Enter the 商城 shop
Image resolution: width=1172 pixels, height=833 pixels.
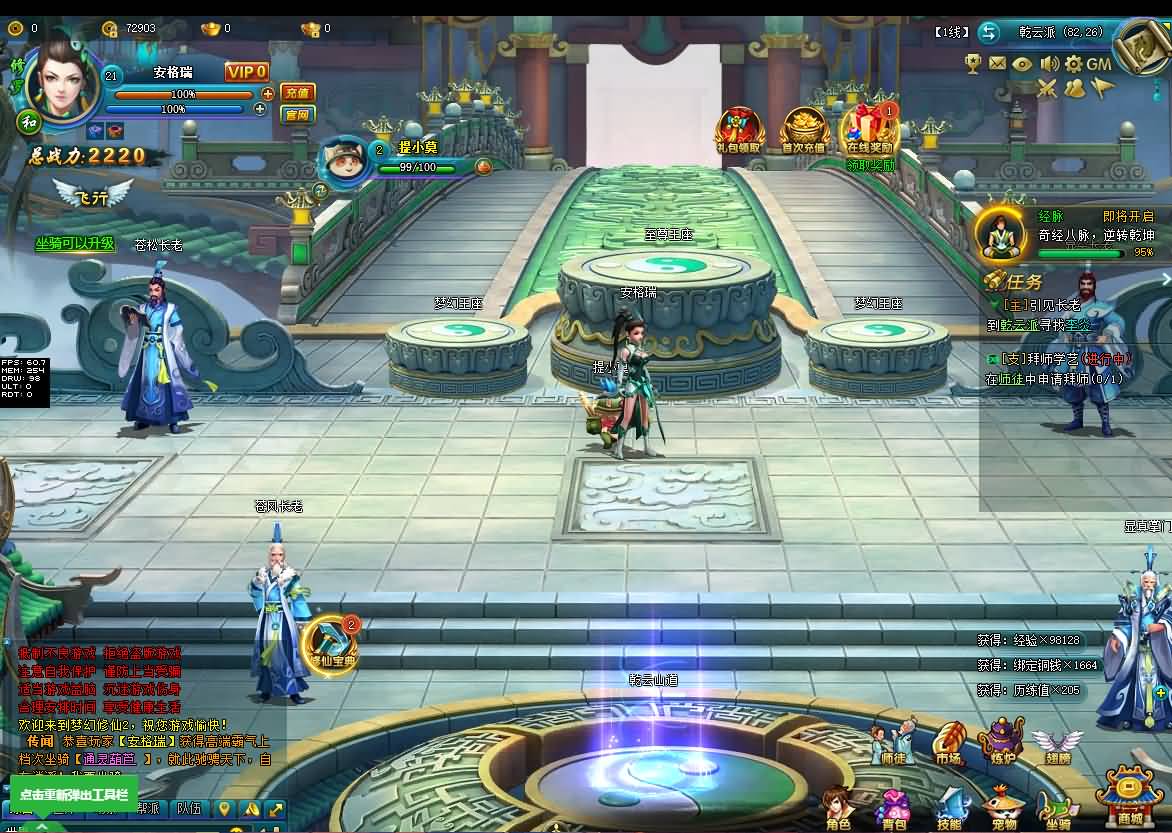click(1128, 797)
